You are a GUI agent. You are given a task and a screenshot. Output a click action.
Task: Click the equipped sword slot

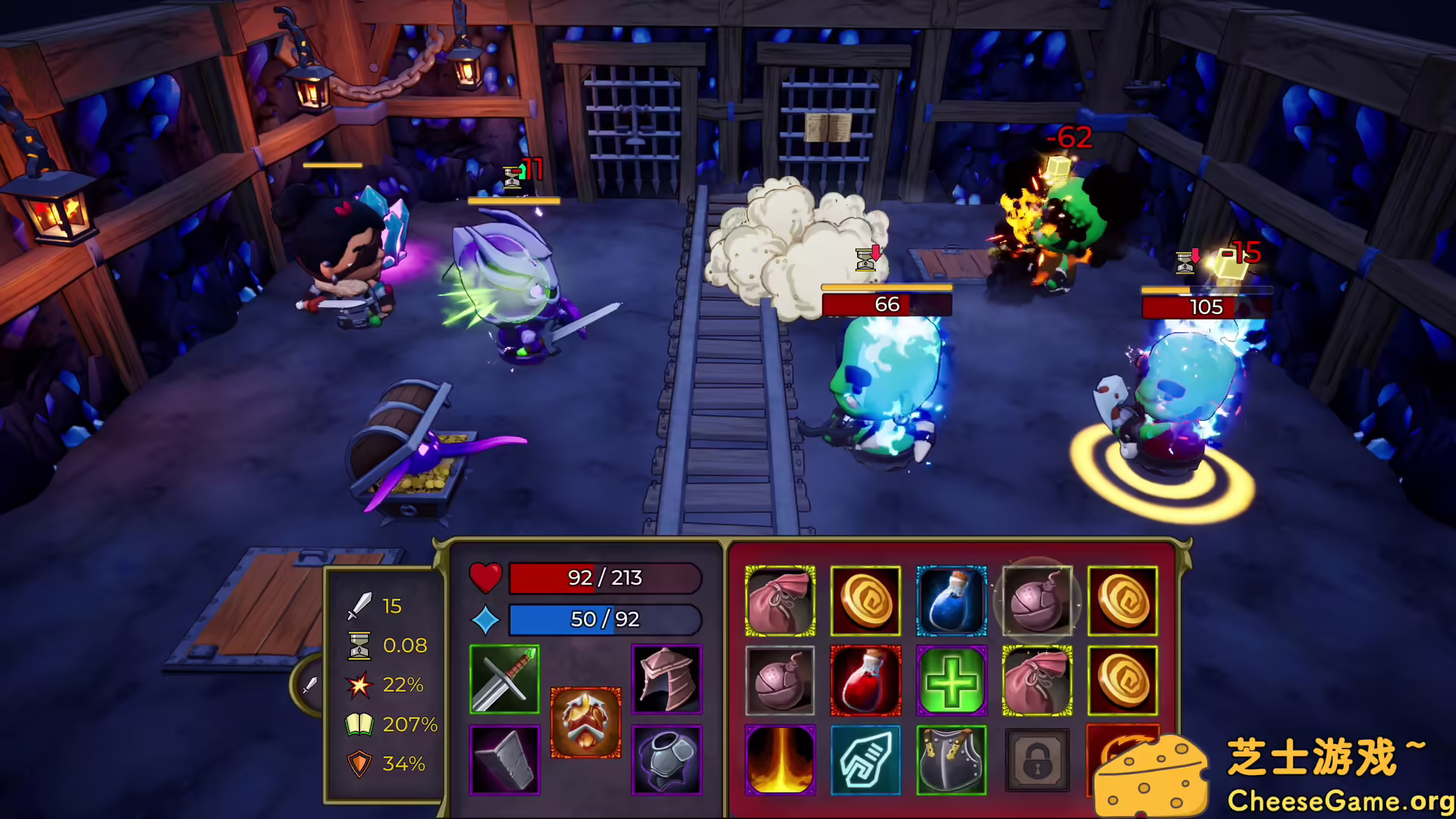point(504,679)
